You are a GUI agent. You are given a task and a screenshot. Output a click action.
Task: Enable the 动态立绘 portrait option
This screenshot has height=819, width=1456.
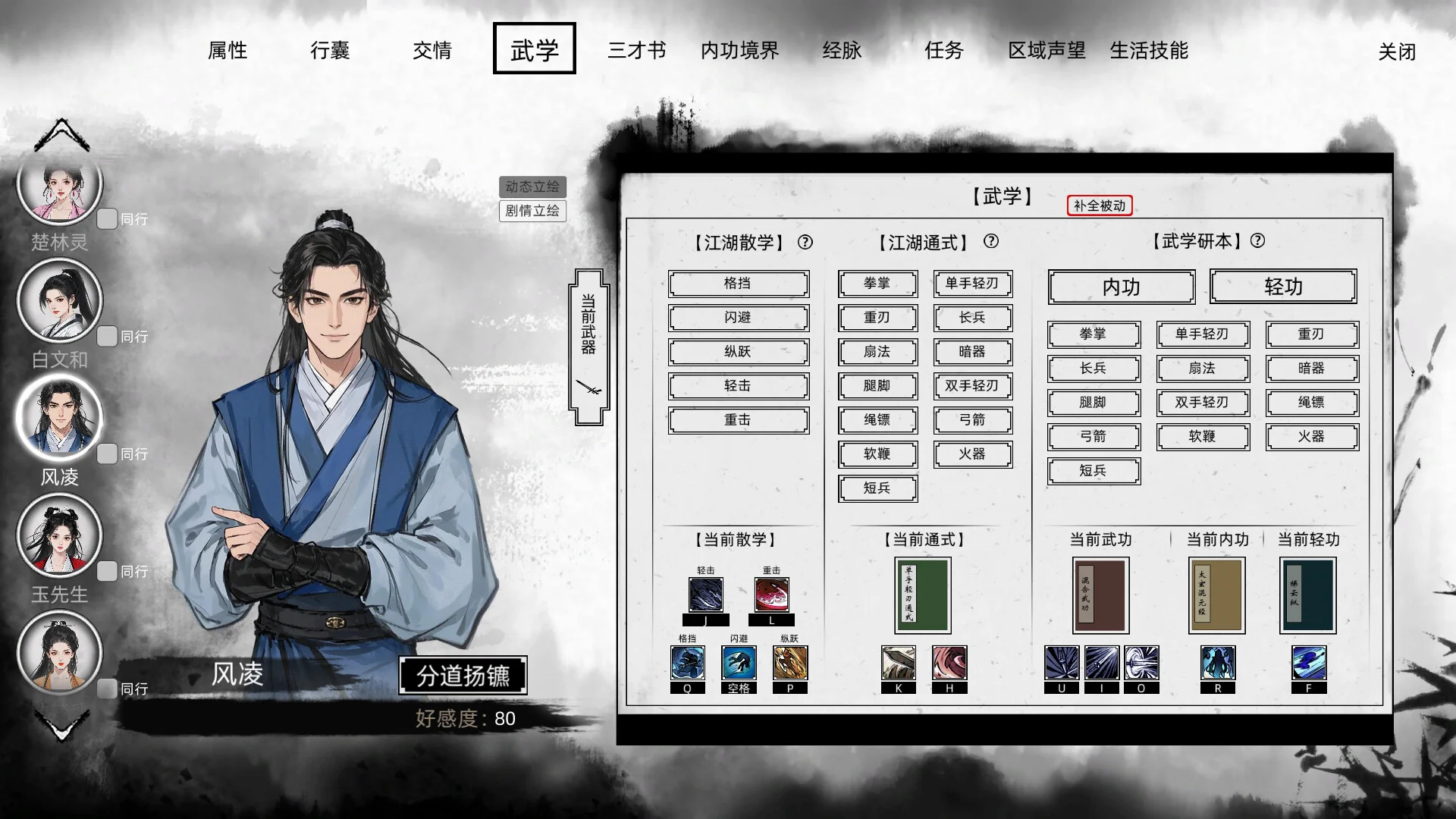click(x=532, y=187)
